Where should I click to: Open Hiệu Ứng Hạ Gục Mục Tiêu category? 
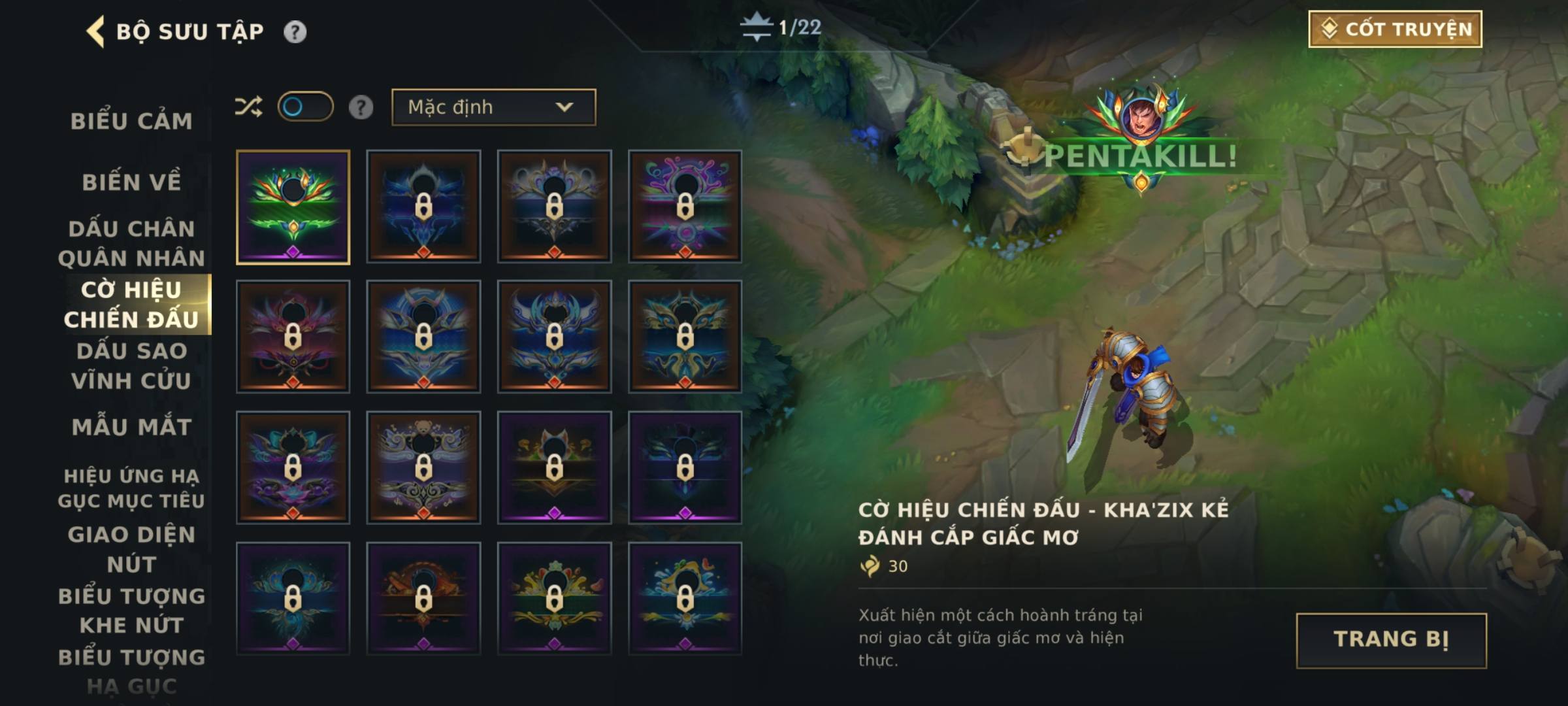coord(131,488)
